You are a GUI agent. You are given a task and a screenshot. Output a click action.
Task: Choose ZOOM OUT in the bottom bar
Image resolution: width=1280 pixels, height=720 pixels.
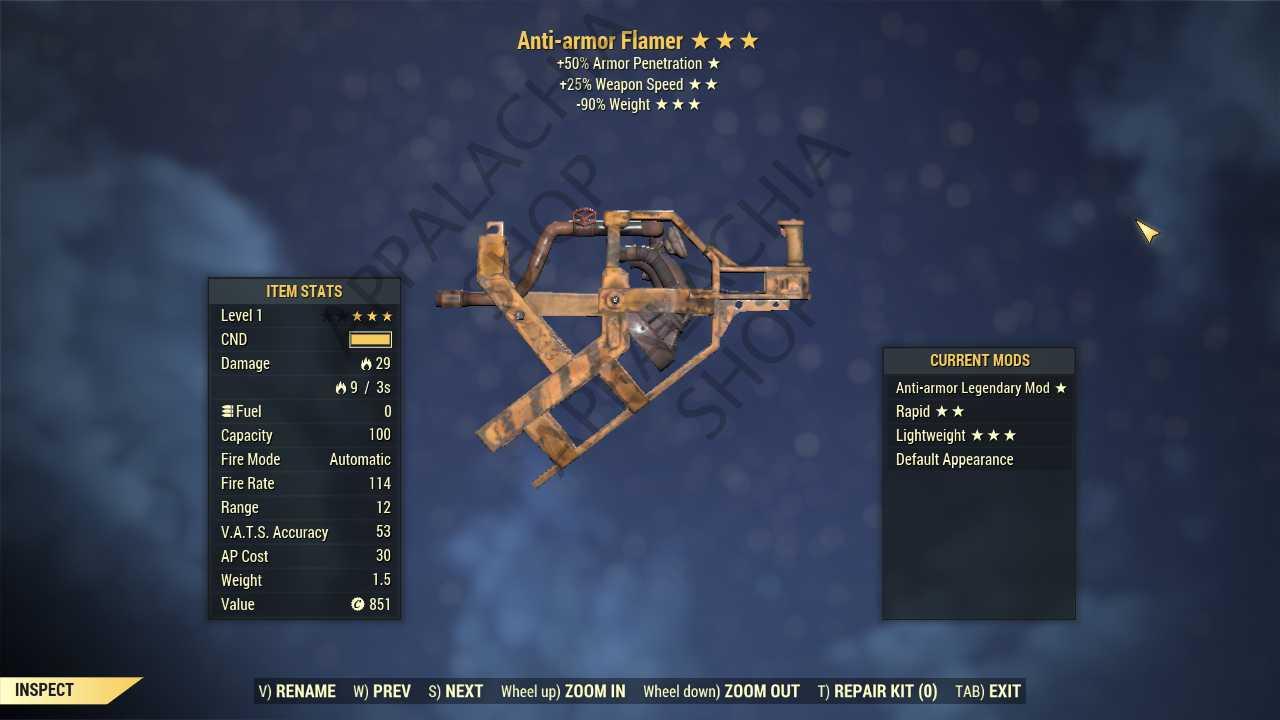point(721,691)
